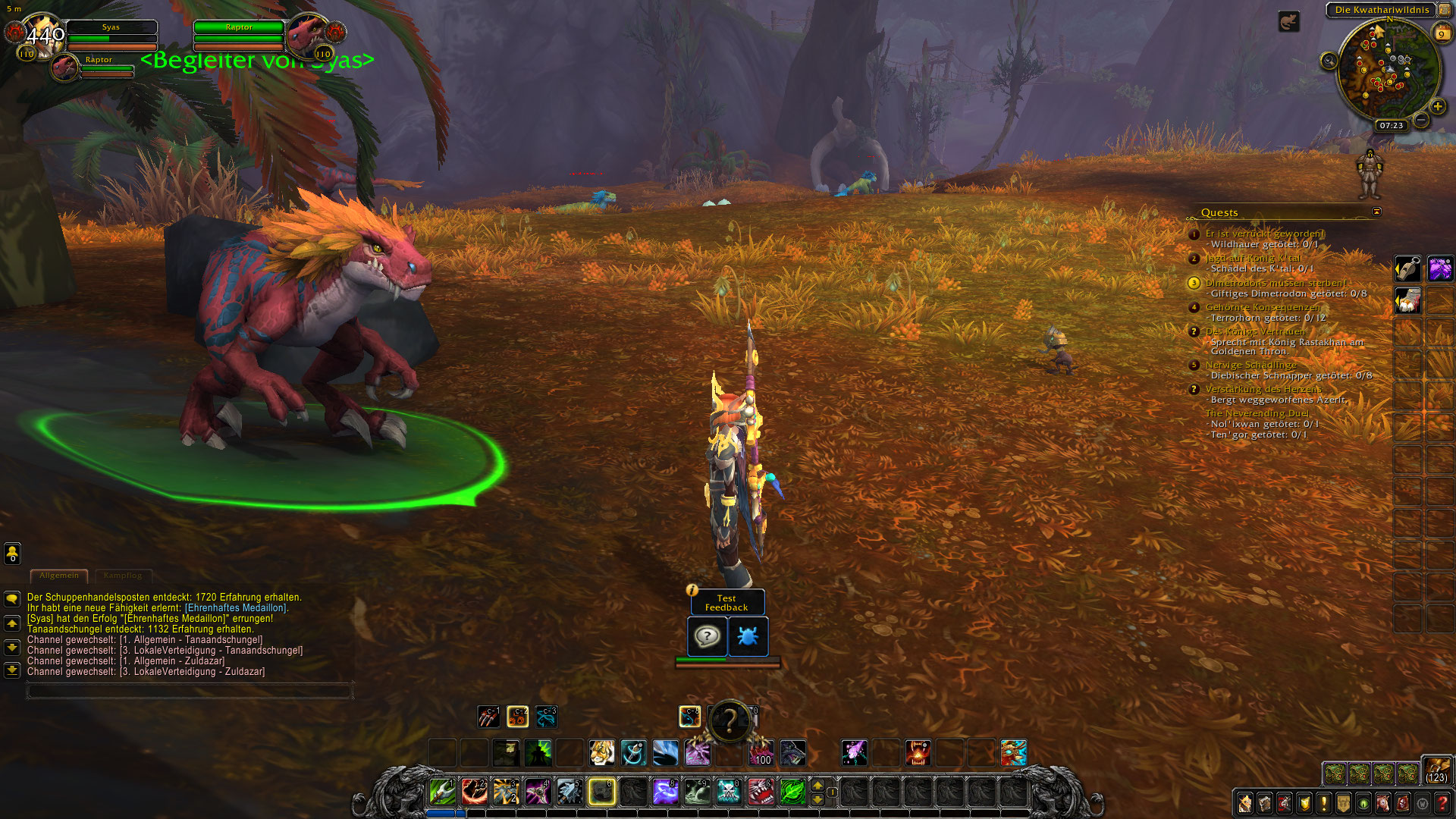1456x819 pixels.
Task: Click the pet claw attack ability
Action: (x=488, y=716)
